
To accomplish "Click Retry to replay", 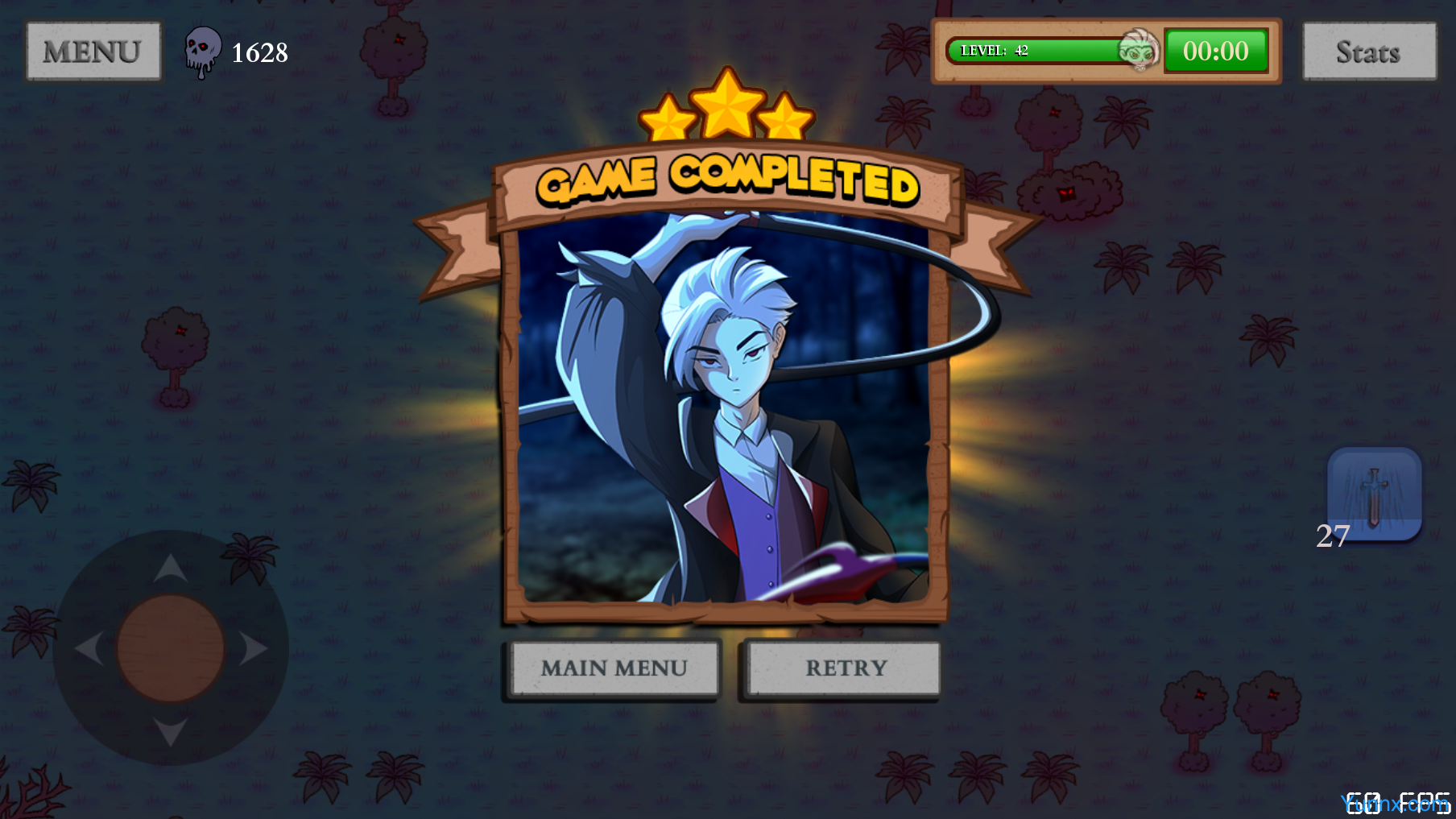I will [842, 668].
